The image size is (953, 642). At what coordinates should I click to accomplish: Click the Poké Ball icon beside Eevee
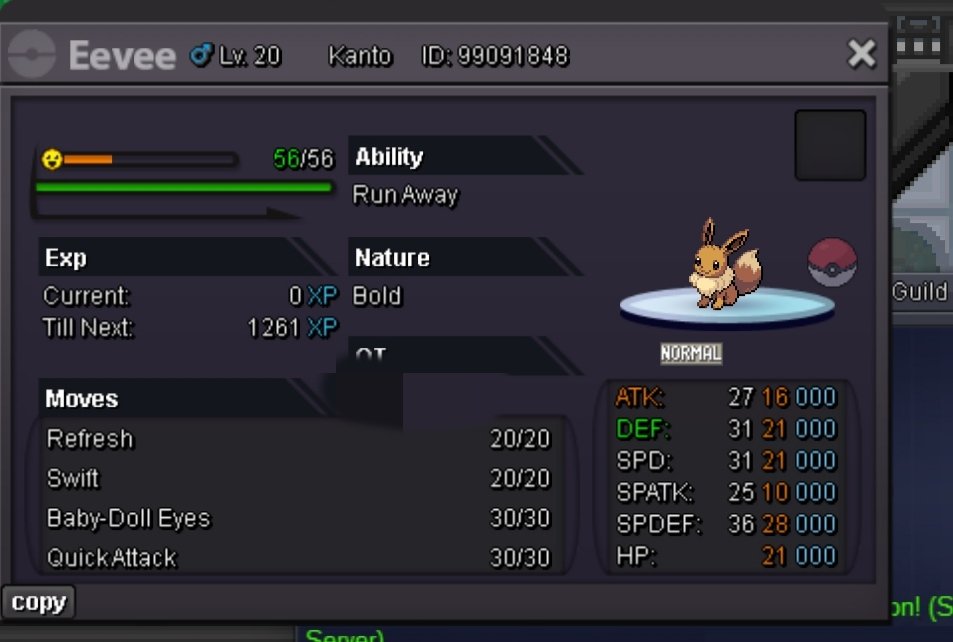tap(832, 263)
